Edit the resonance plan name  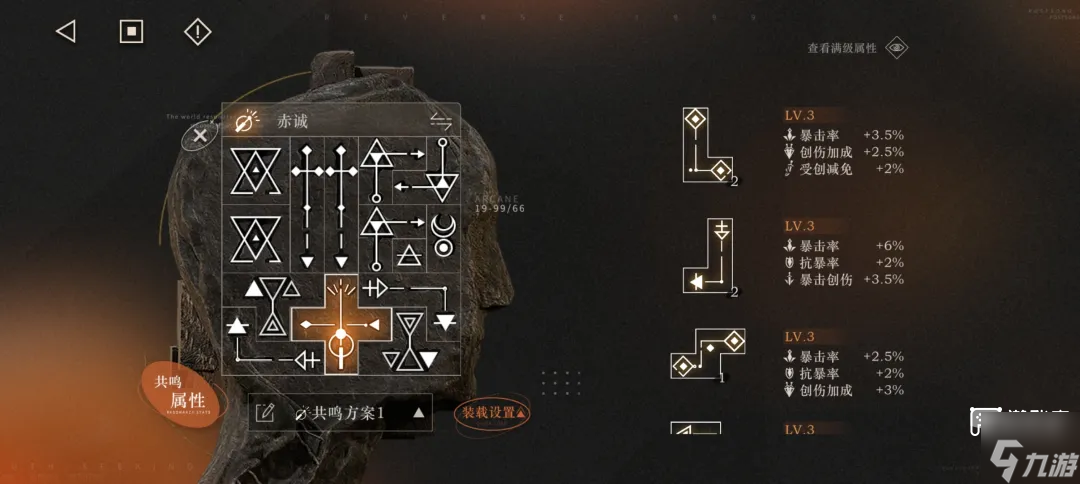point(265,412)
